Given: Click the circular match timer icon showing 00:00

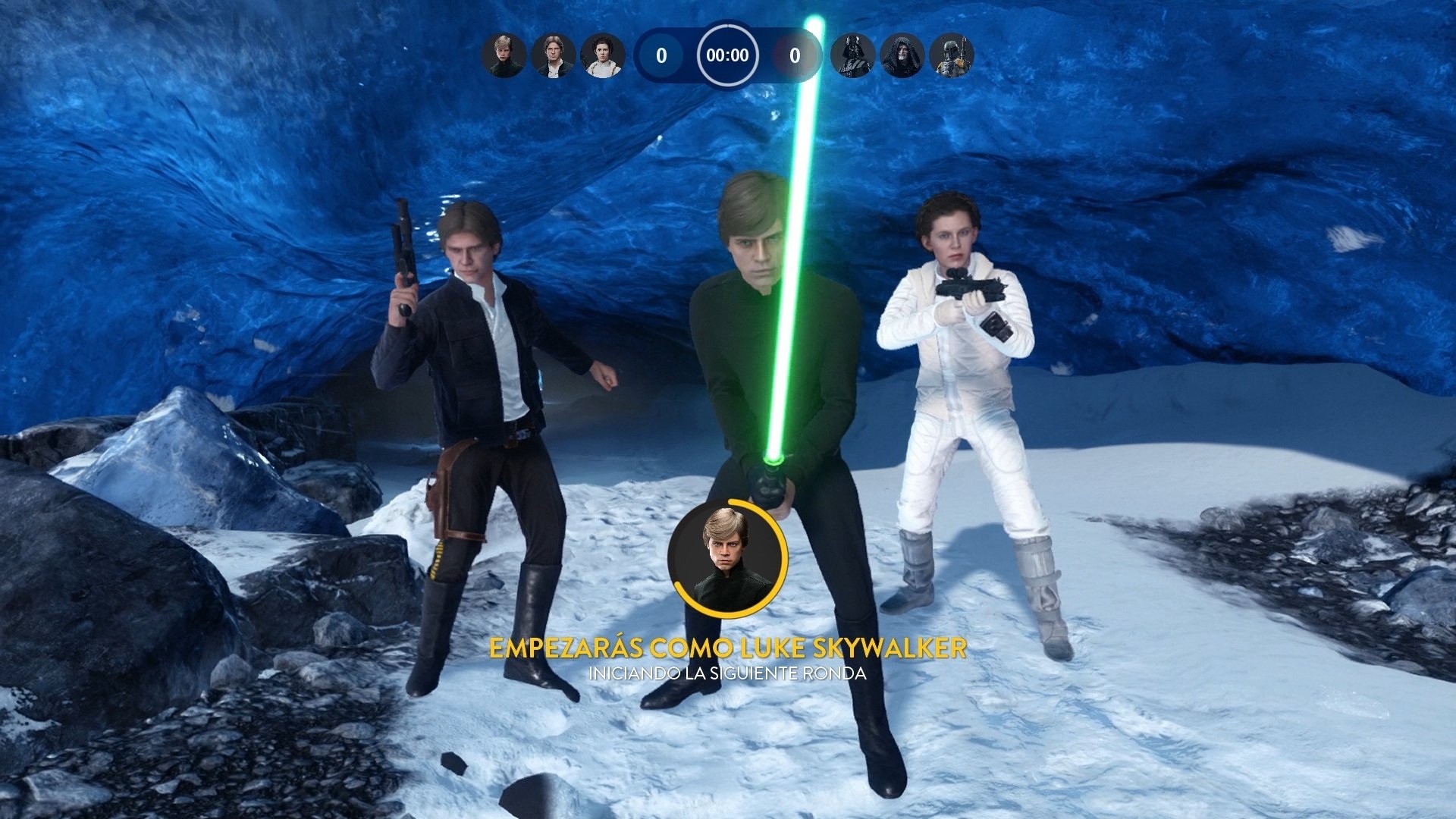Looking at the screenshot, I should (729, 55).
